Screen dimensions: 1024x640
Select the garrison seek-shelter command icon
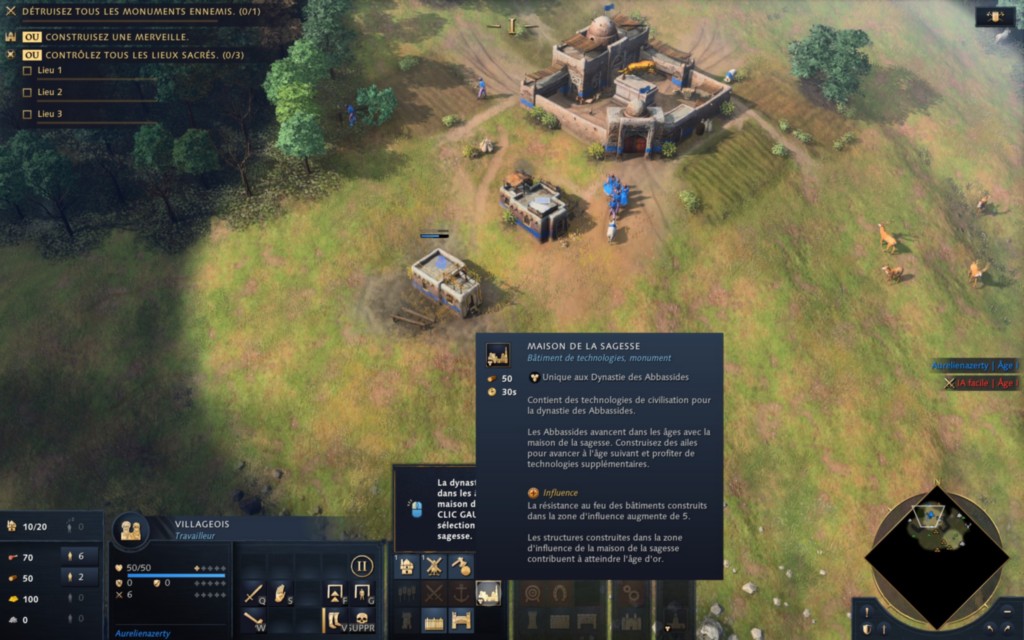click(335, 593)
